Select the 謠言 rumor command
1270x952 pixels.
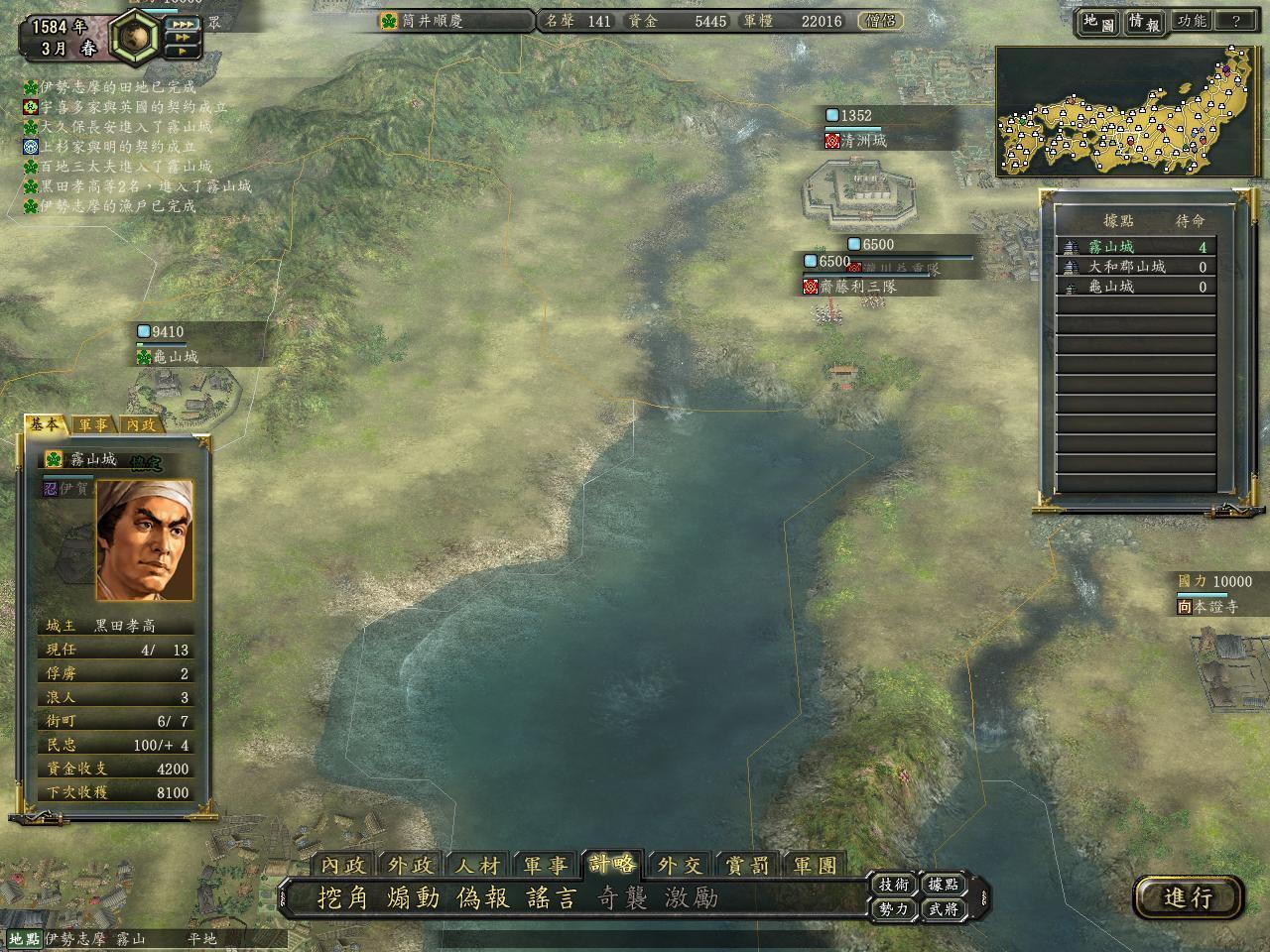(553, 898)
